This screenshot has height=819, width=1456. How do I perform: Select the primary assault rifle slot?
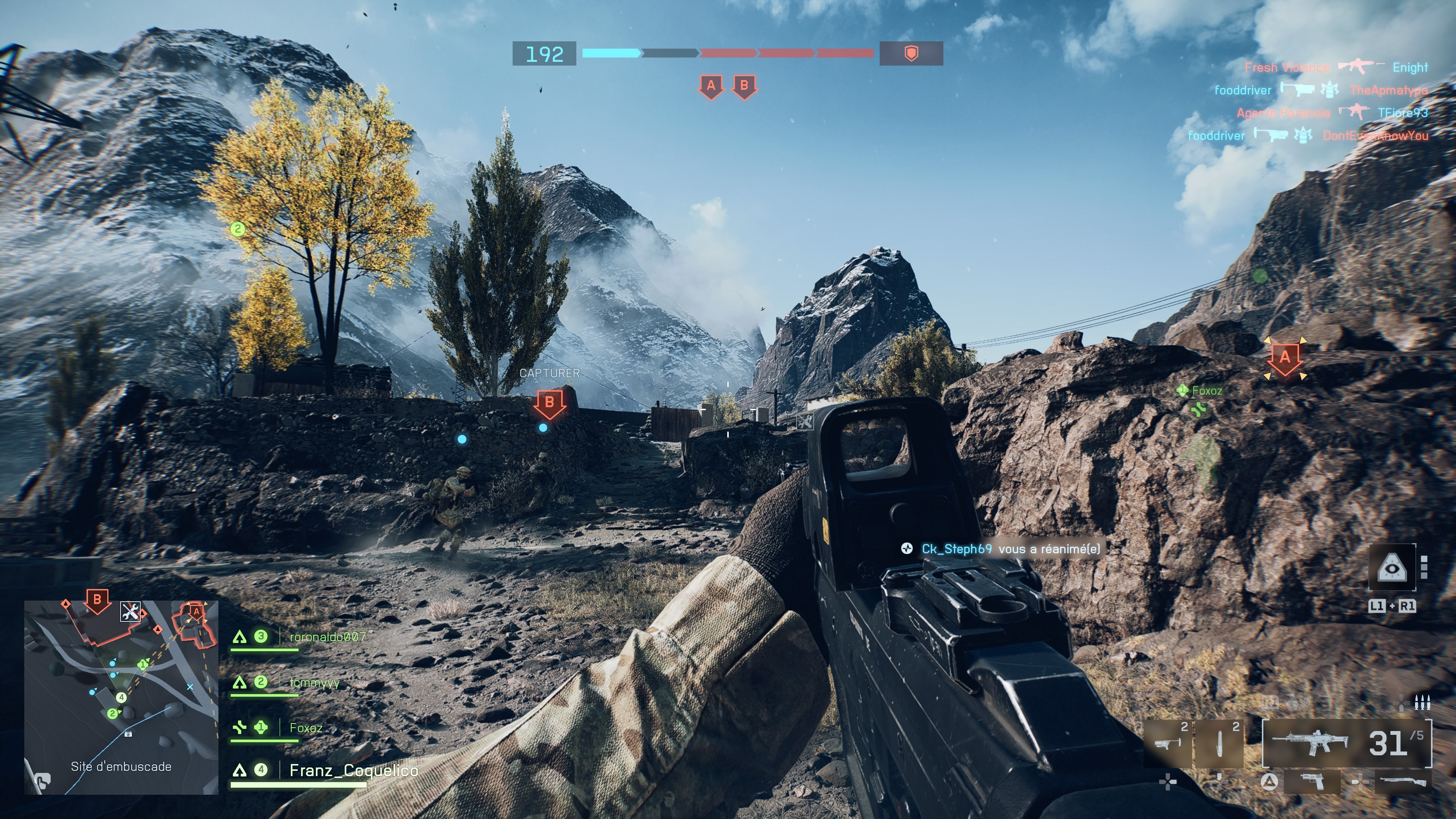(1346, 743)
